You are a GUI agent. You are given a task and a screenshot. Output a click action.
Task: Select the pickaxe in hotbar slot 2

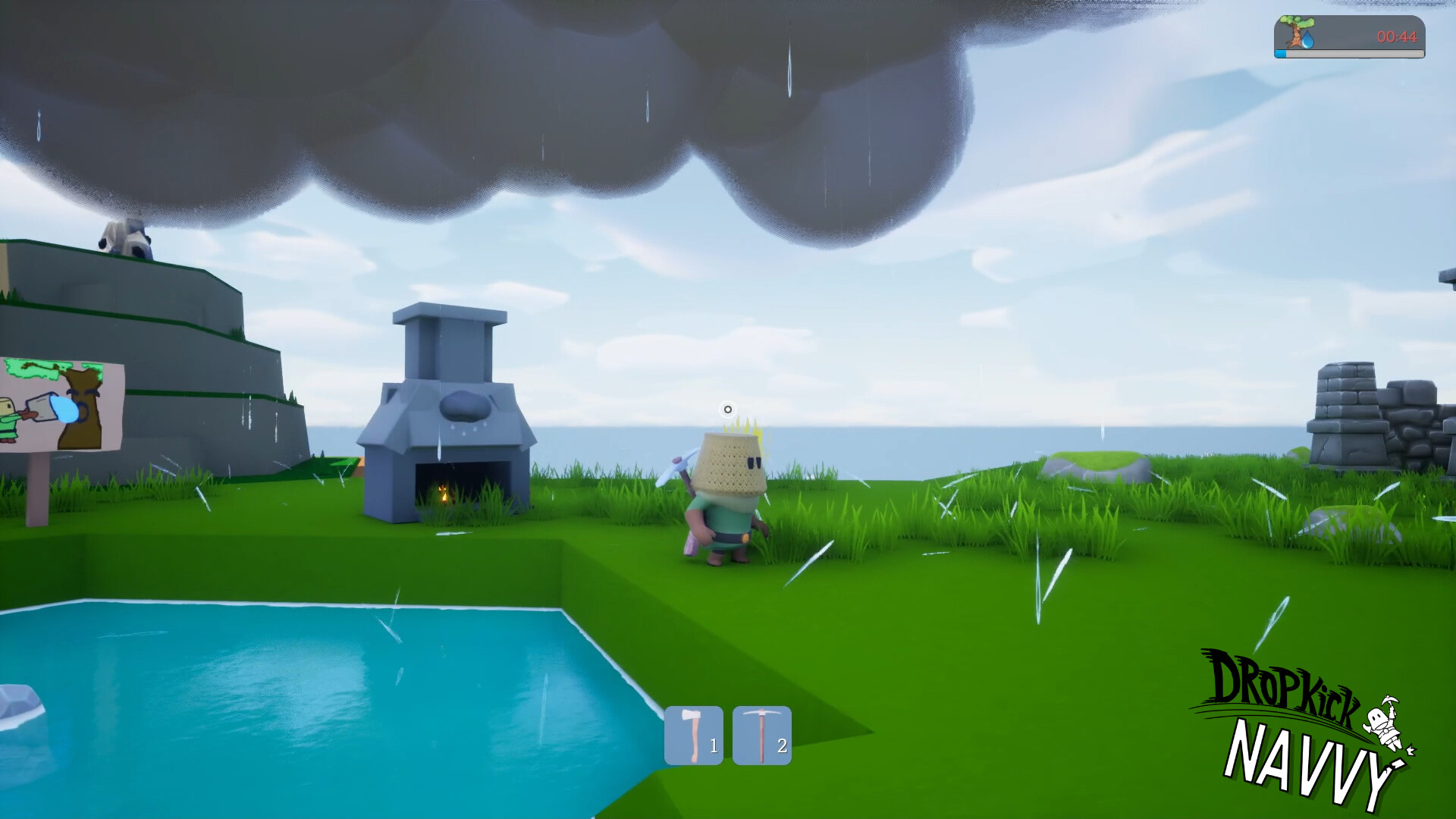761,733
